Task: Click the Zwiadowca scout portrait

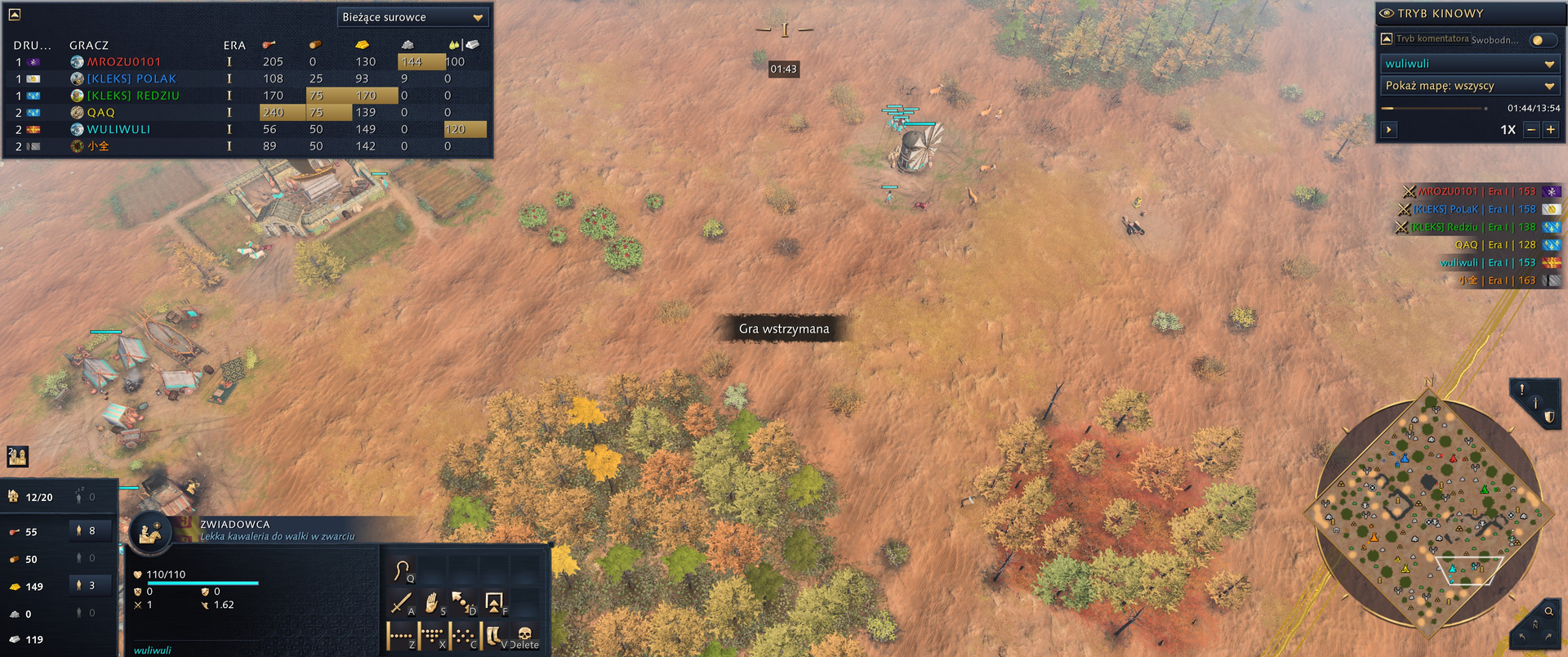Action: click(x=150, y=532)
